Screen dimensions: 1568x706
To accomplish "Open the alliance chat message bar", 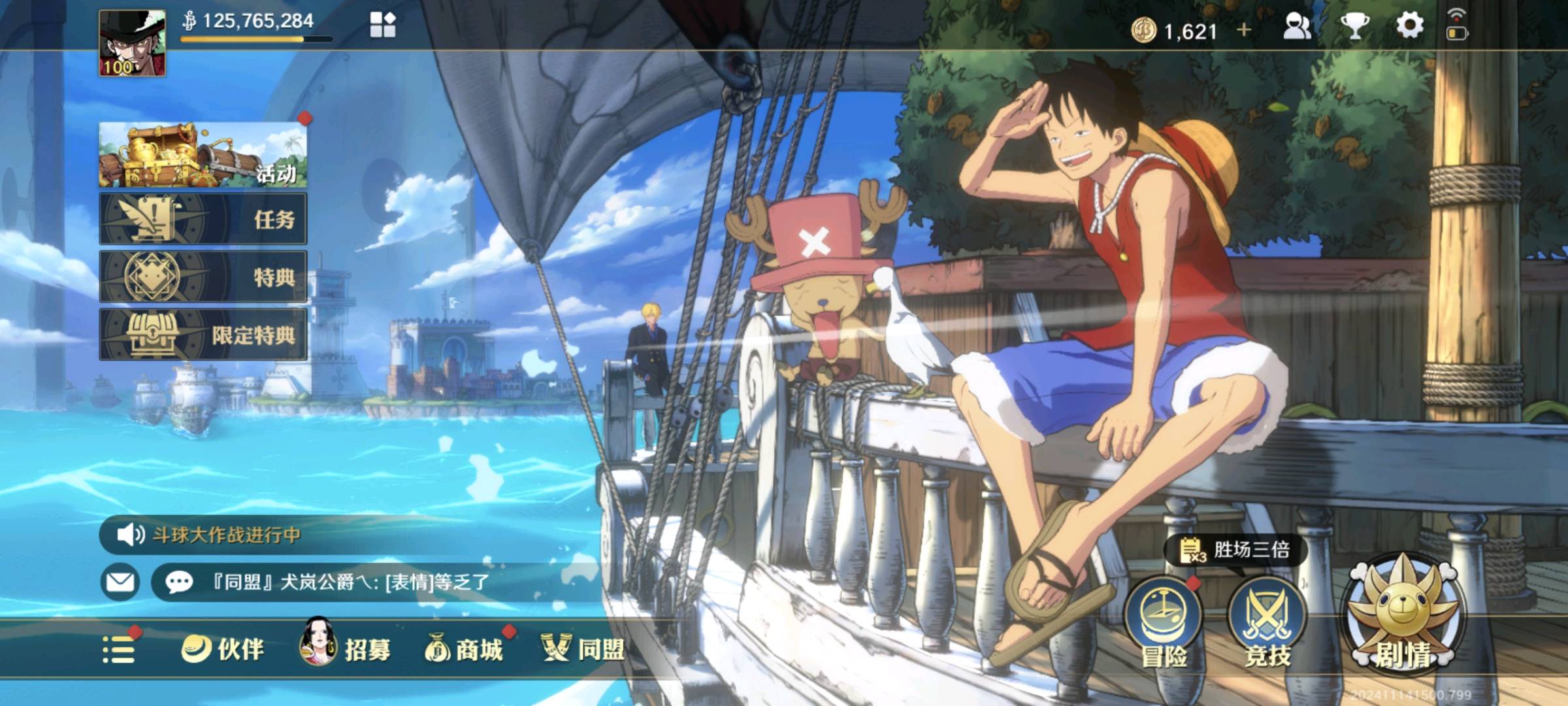I will click(x=366, y=581).
